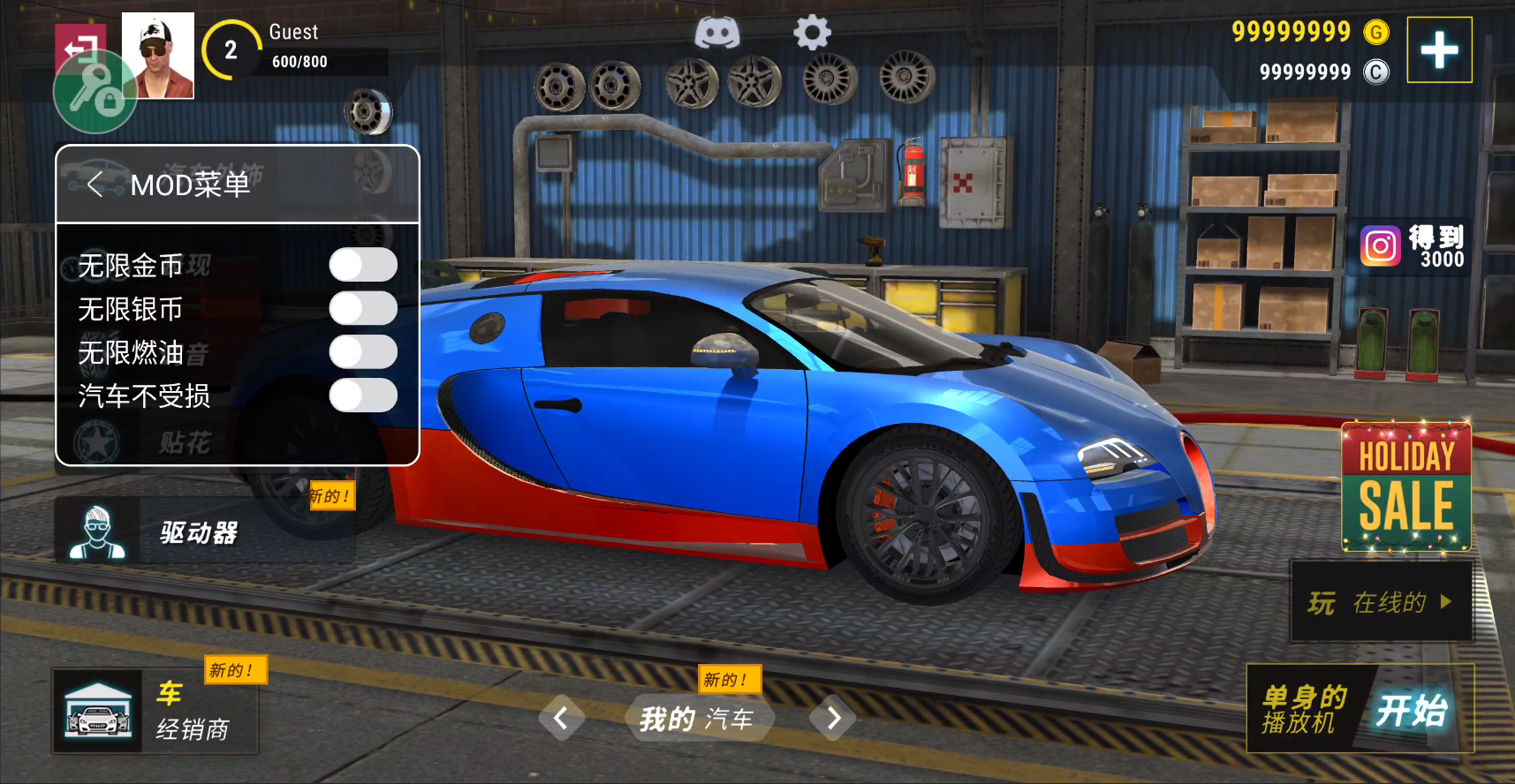Viewport: 1515px width, 784px height.
Task: Tap the Instagram 得到 3000 reward
Action: [x=1413, y=246]
